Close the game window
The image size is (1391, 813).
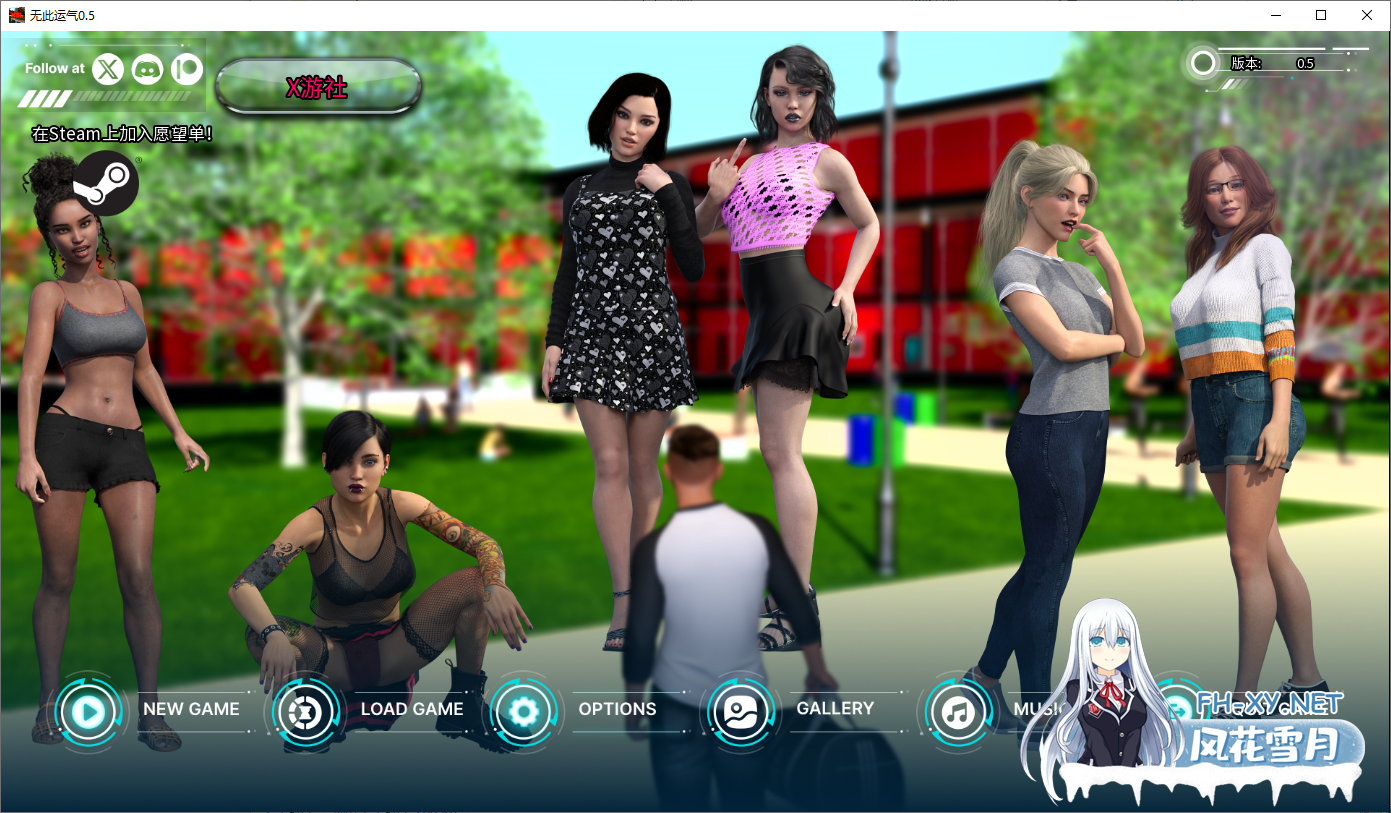click(1367, 15)
